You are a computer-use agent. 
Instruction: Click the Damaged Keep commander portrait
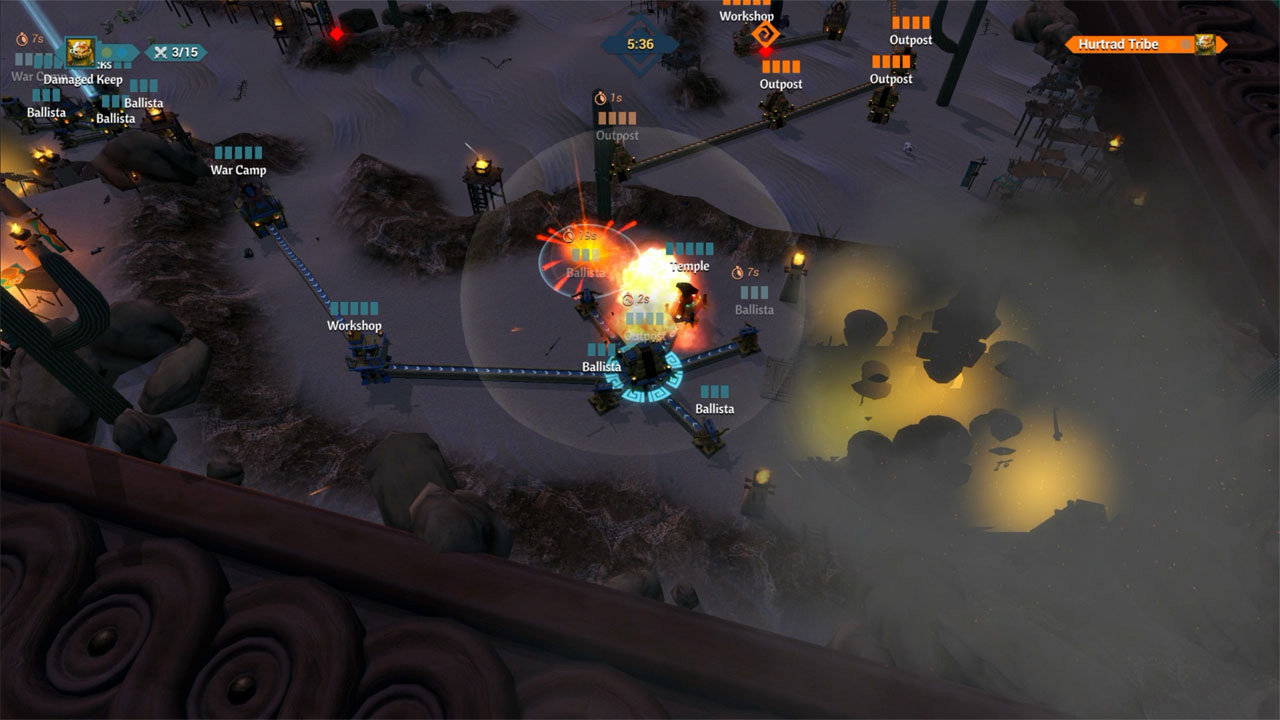[80, 52]
